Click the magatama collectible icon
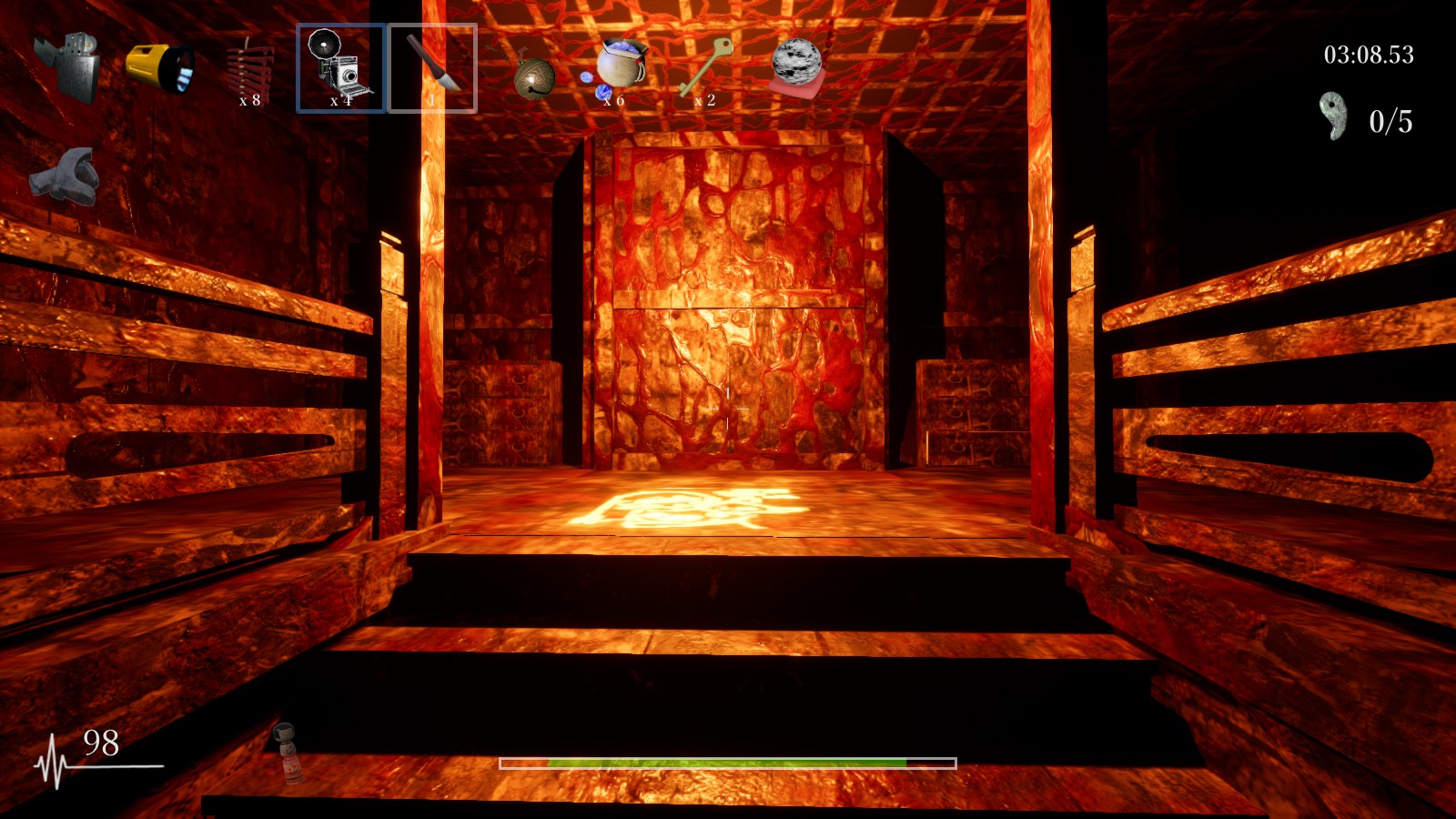This screenshot has width=1456, height=819. click(x=1331, y=114)
